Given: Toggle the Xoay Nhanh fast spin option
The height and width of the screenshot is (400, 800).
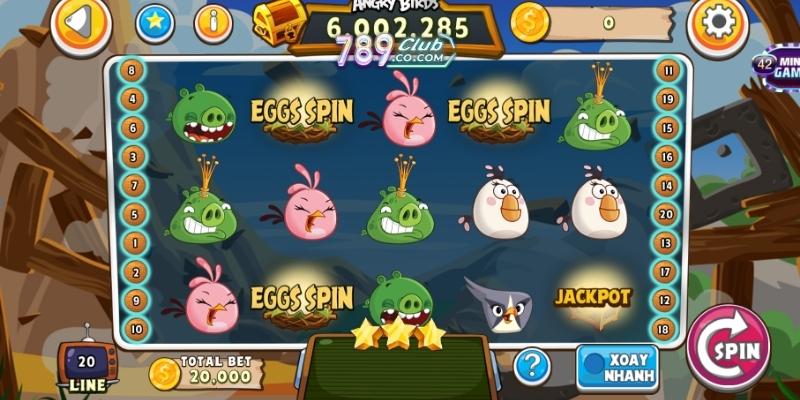Looking at the screenshot, I should (617, 367).
